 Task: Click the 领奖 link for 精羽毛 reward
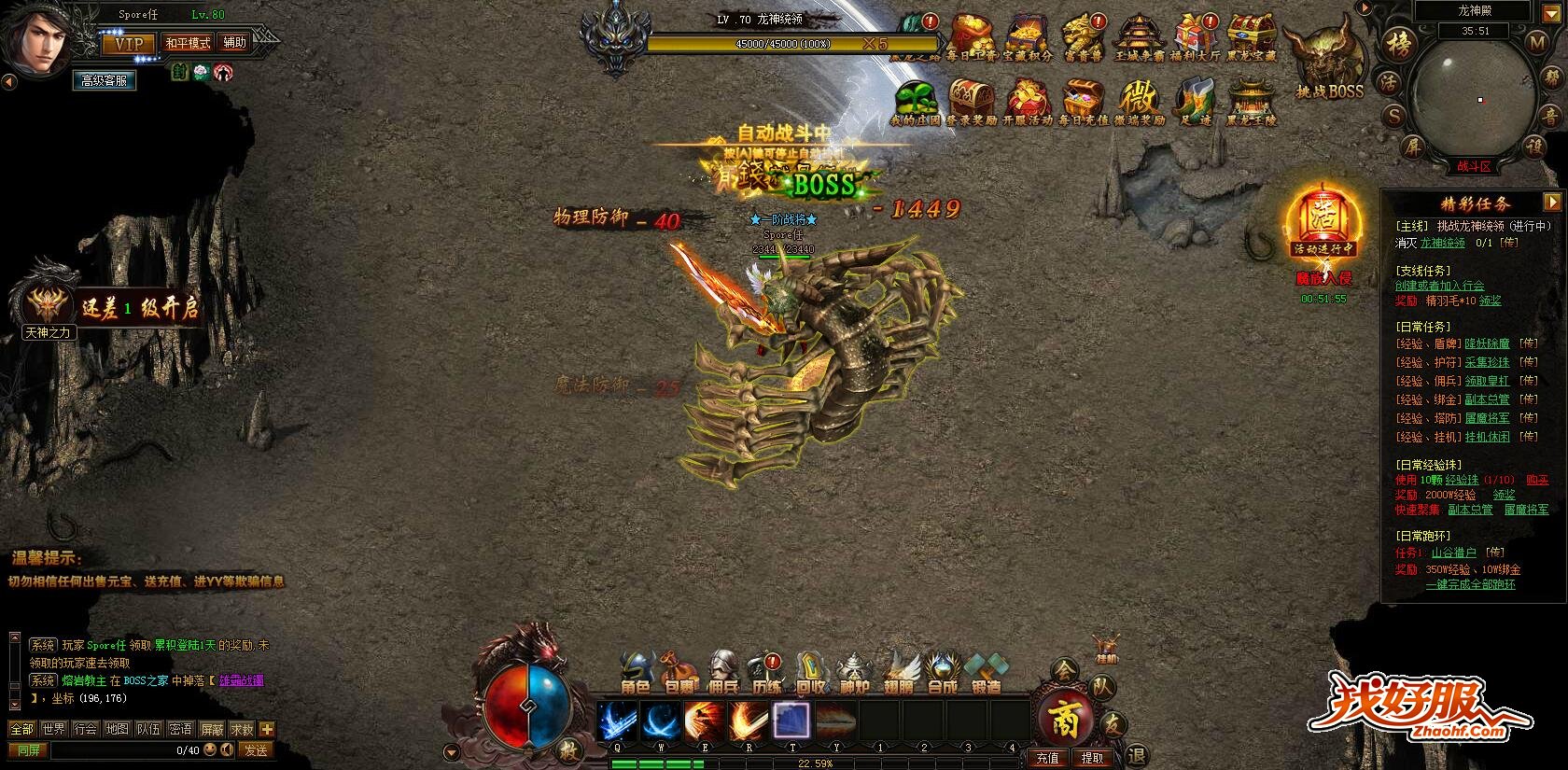[1490, 301]
